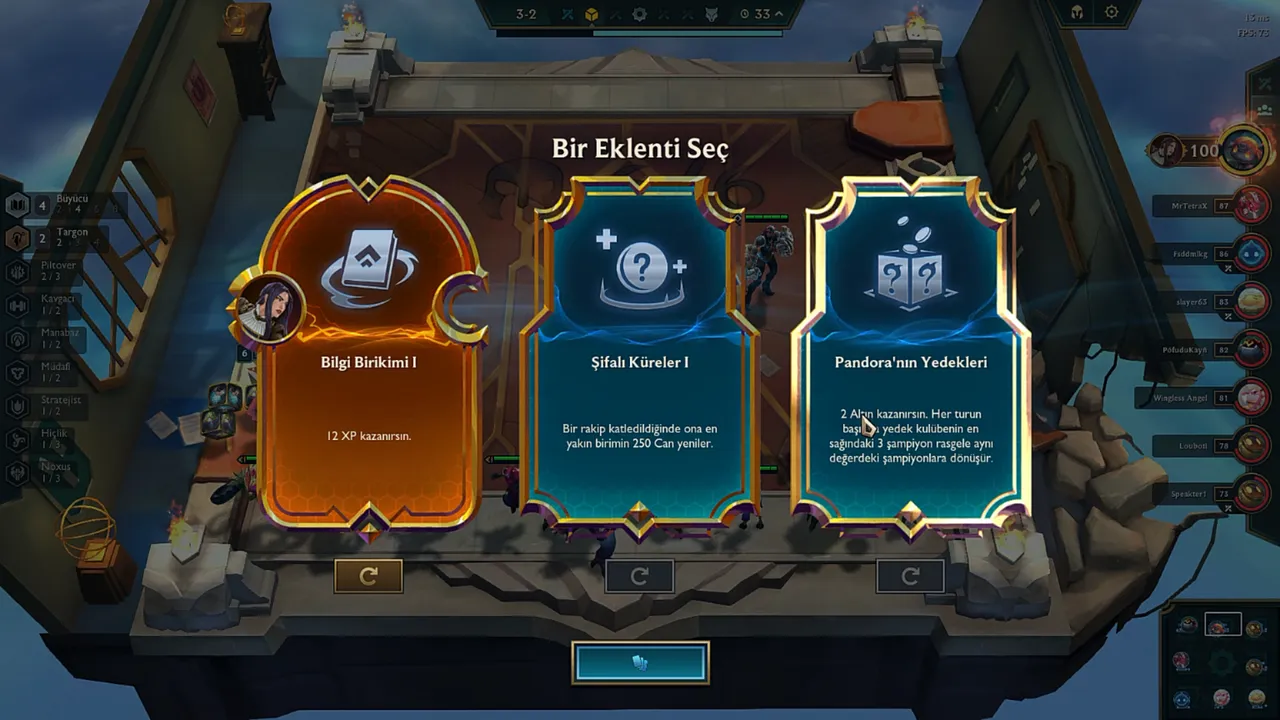Select PofuduKayn in the player list
Image resolution: width=1280 pixels, height=720 pixels.
point(1251,349)
